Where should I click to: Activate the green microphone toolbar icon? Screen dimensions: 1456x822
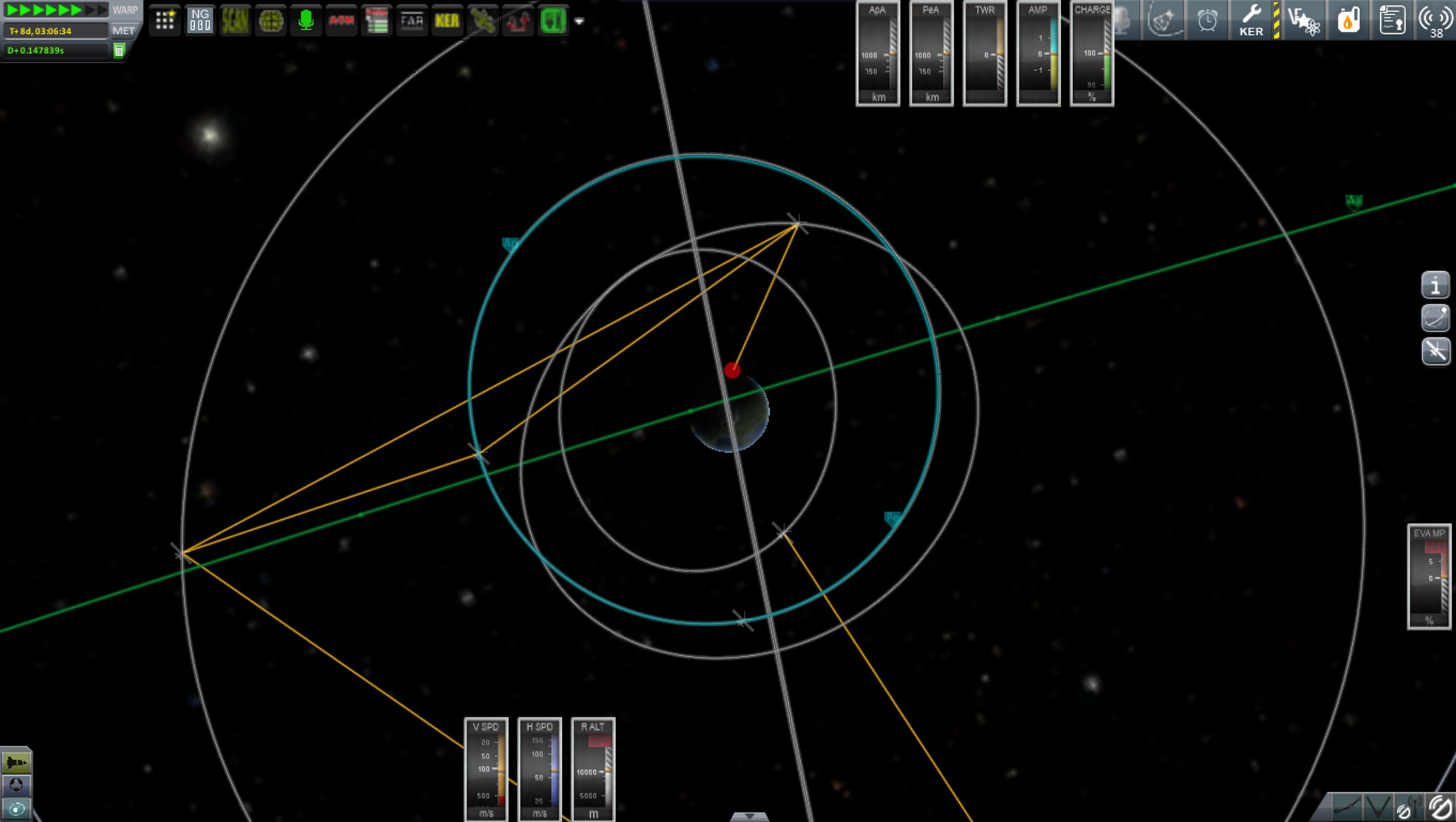pyautogui.click(x=306, y=21)
